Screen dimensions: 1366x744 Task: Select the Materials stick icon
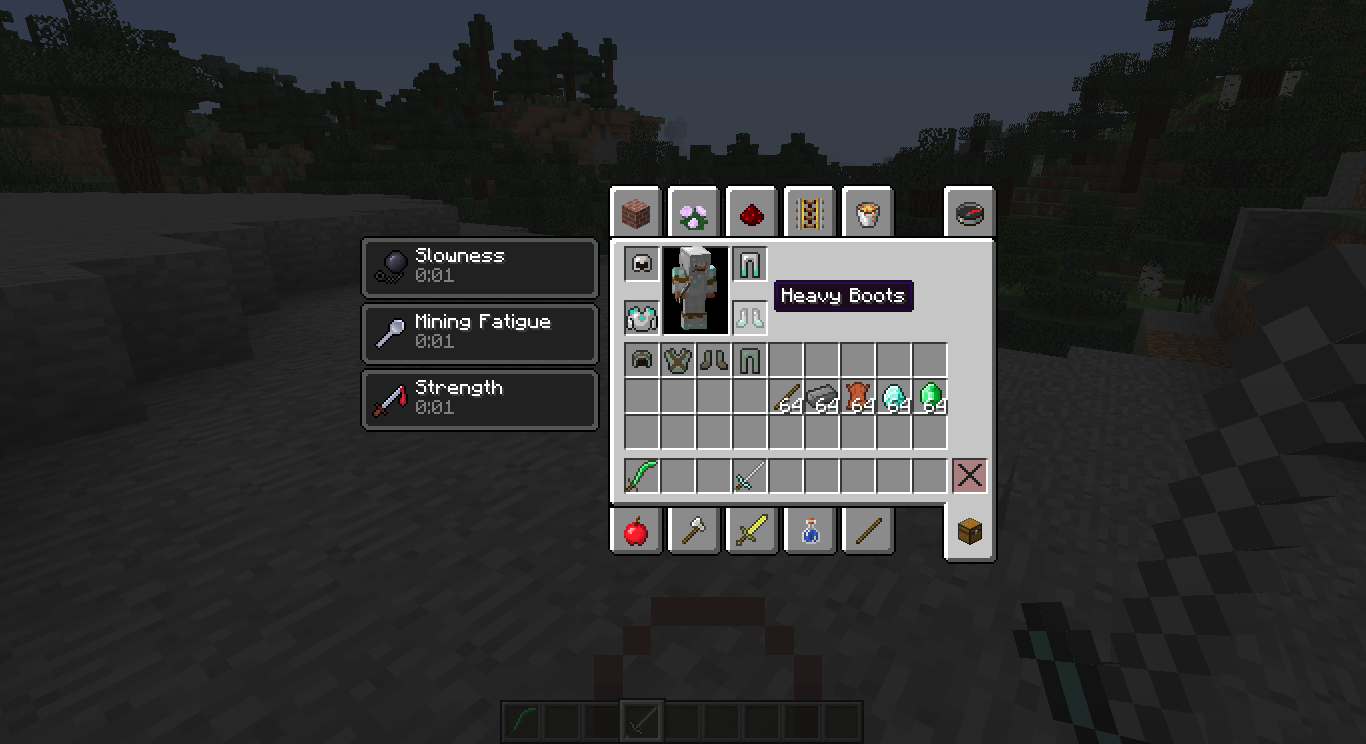click(x=867, y=531)
